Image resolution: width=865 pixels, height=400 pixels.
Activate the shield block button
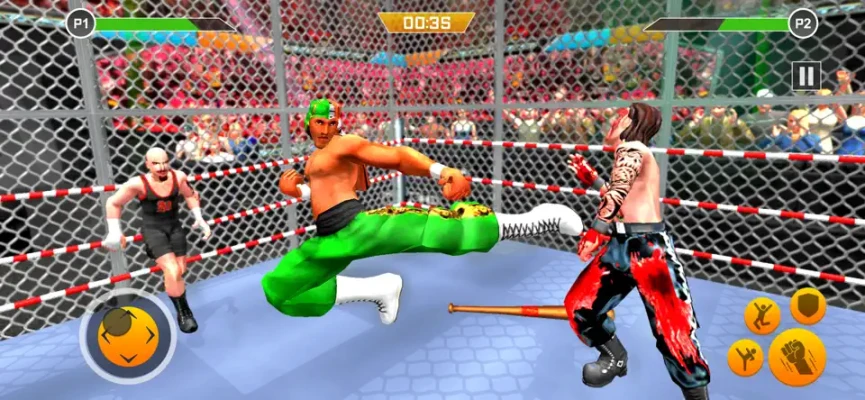click(x=808, y=306)
